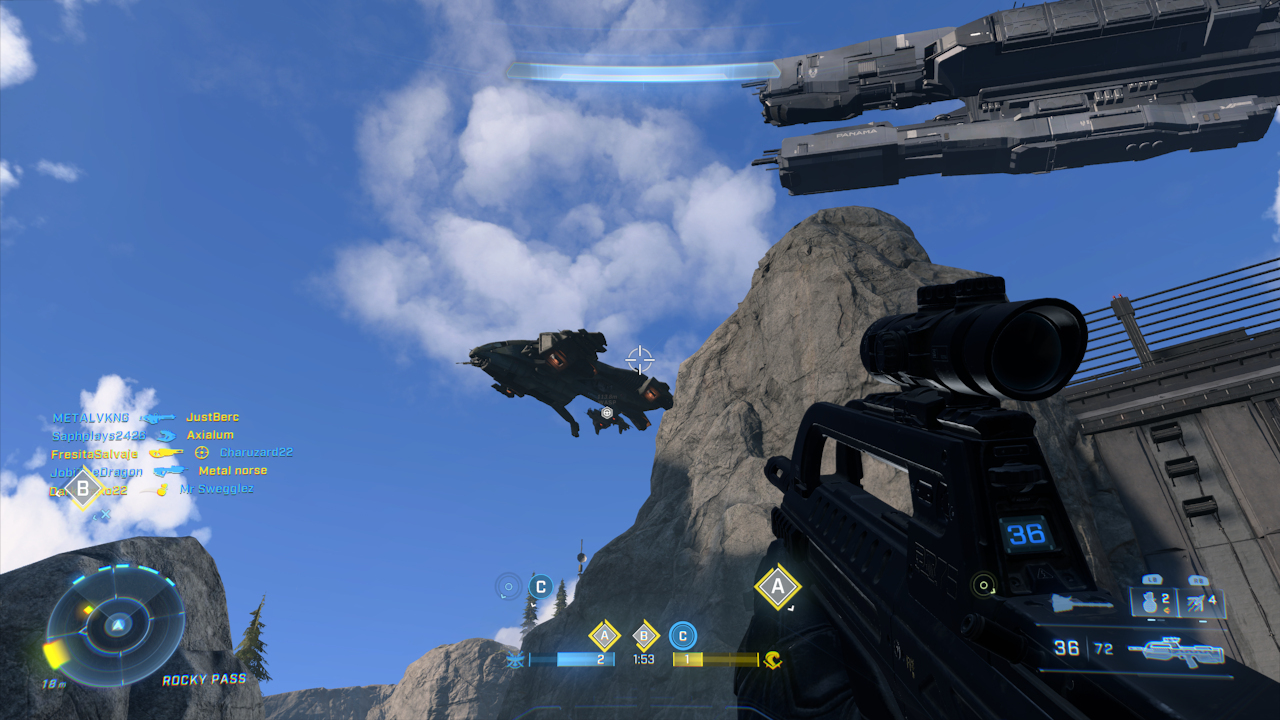The height and width of the screenshot is (720, 1280).
Task: Select JustBerc in the kill feed
Action: 212,417
